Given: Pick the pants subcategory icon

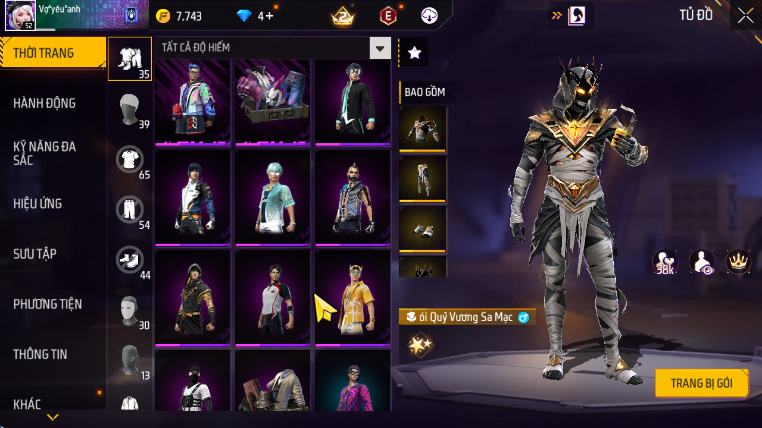Looking at the screenshot, I should [129, 209].
